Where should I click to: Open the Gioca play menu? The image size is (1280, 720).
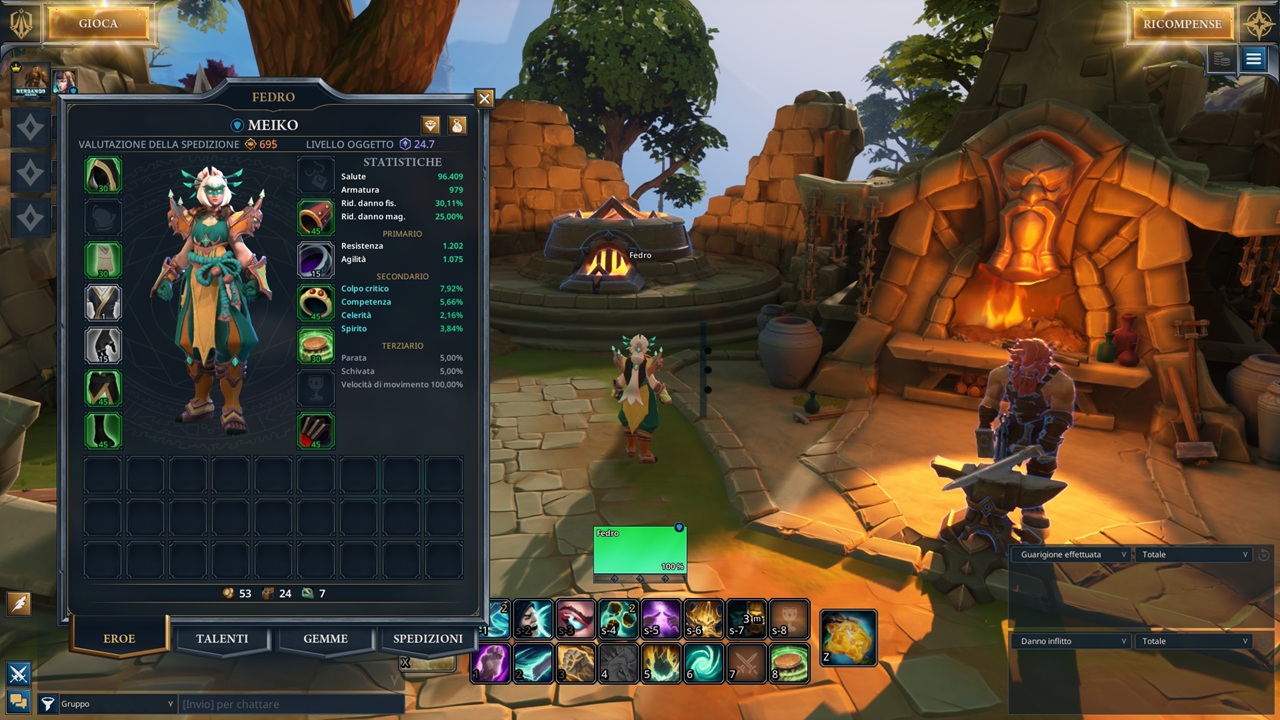coord(98,24)
